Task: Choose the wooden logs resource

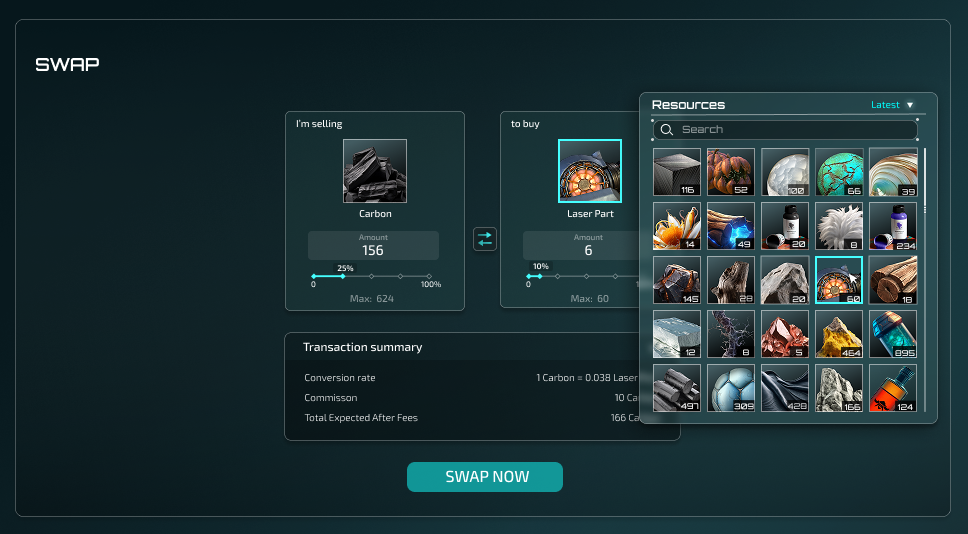Action: click(893, 280)
